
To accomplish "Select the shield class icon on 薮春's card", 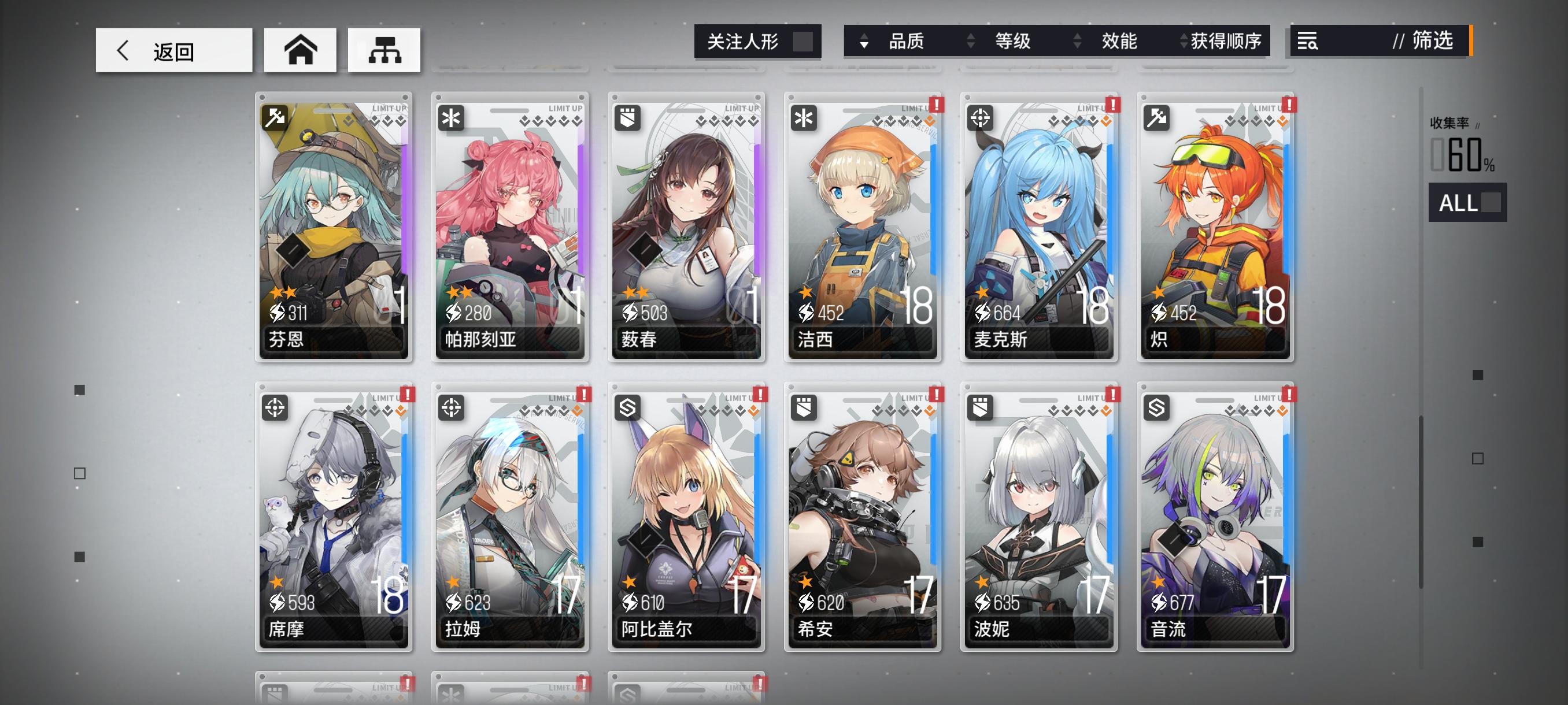I will pyautogui.click(x=627, y=117).
